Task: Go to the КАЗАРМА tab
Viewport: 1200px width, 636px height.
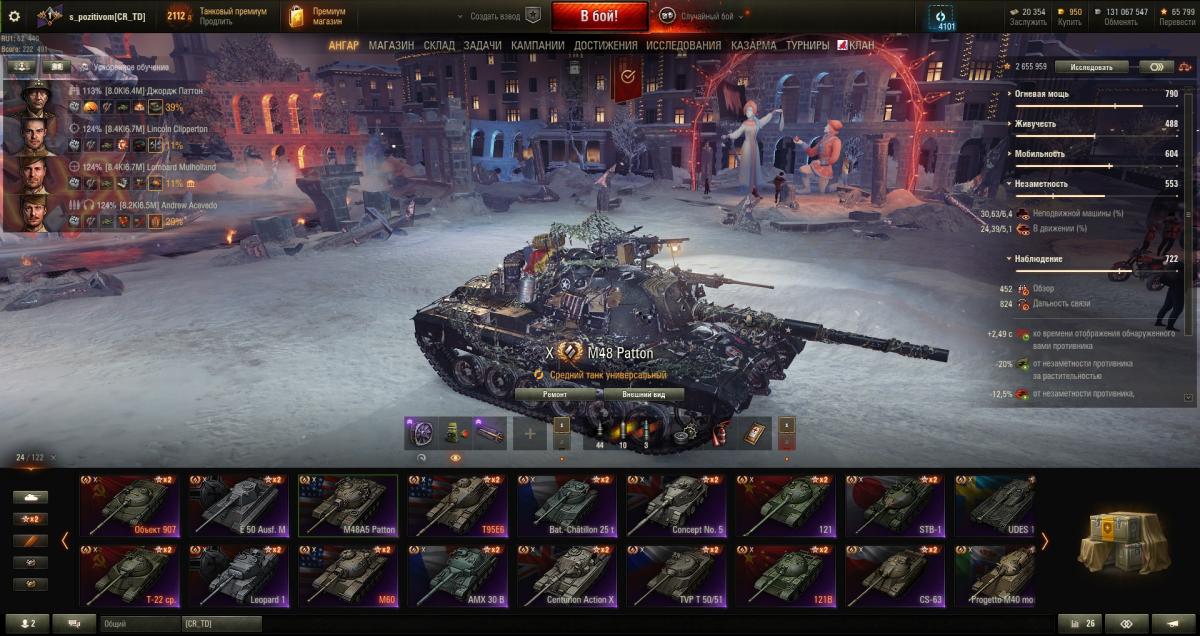Action: pyautogui.click(x=753, y=45)
